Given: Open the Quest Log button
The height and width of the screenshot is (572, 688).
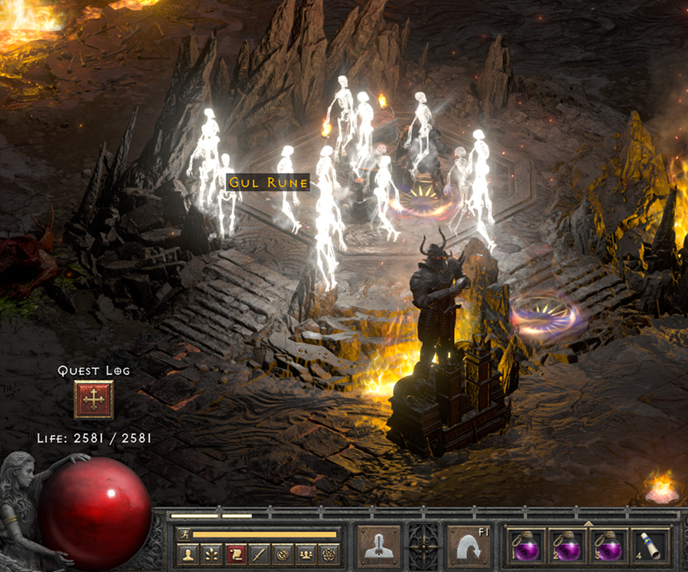Looking at the screenshot, I should 93,399.
